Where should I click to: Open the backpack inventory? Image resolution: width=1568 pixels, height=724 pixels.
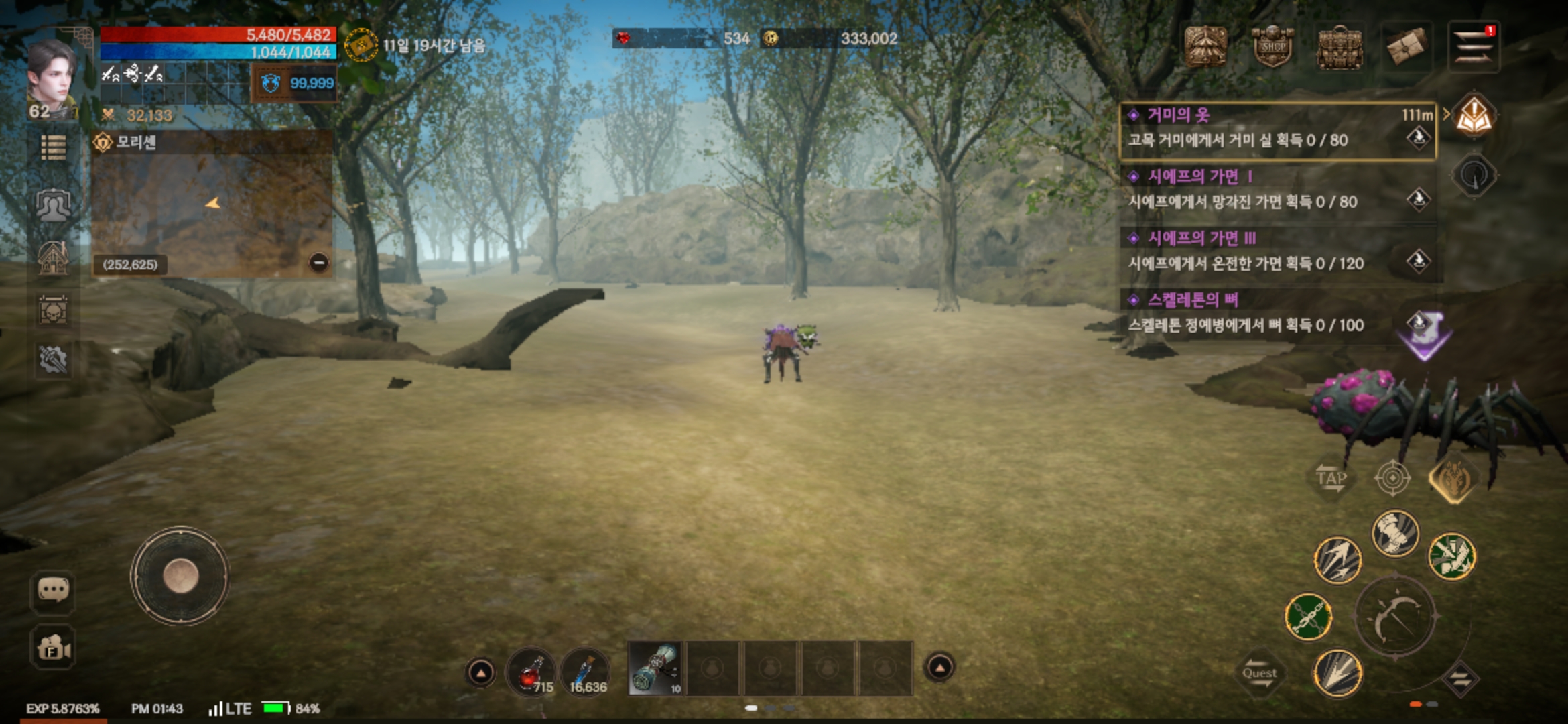click(1340, 48)
